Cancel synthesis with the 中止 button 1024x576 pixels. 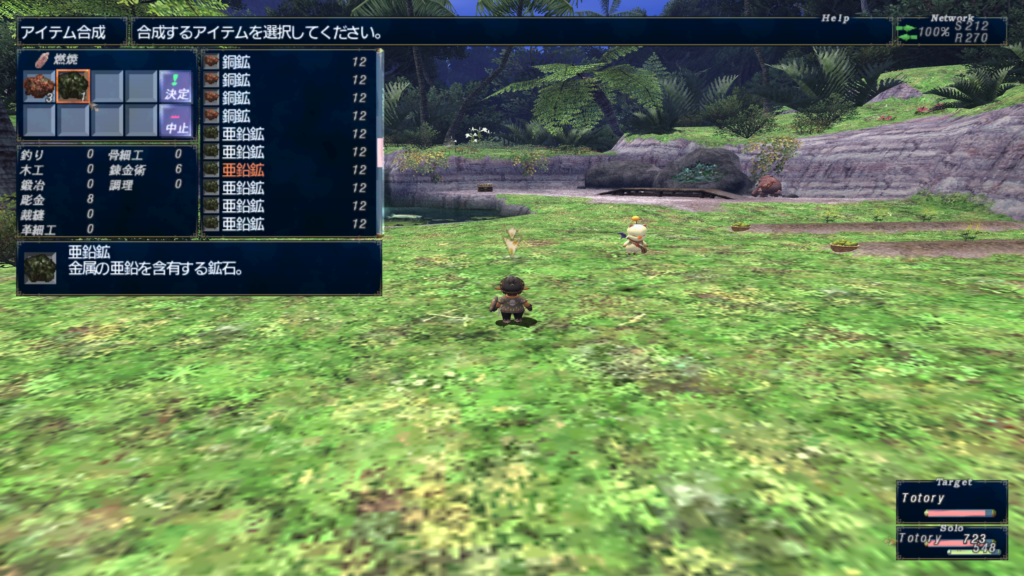[175, 121]
